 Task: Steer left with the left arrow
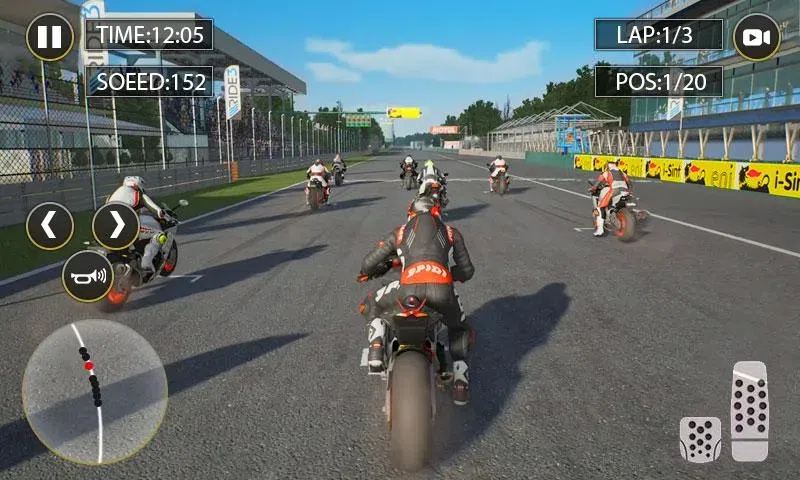click(50, 226)
